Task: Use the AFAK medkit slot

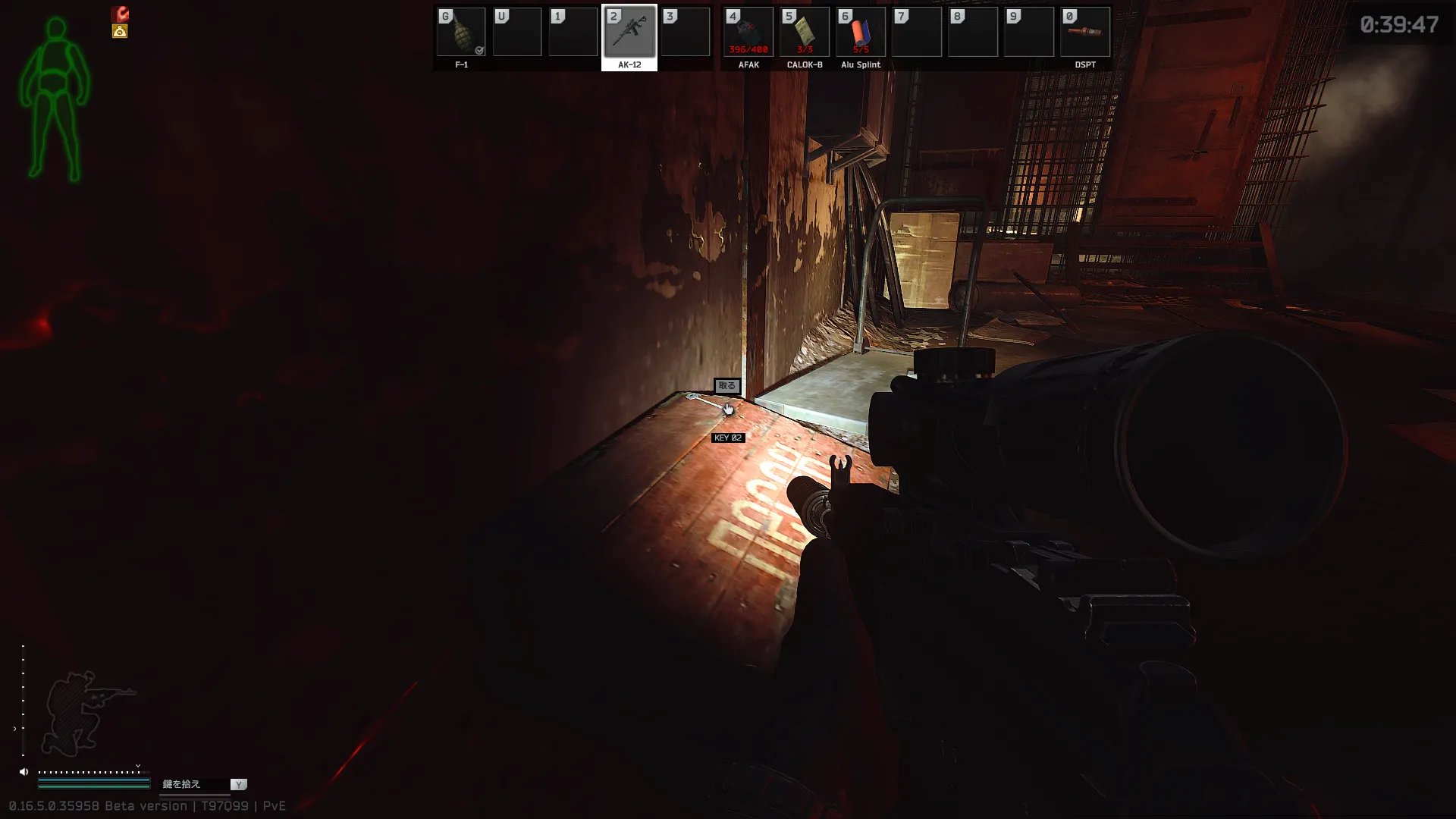Action: pos(748,33)
